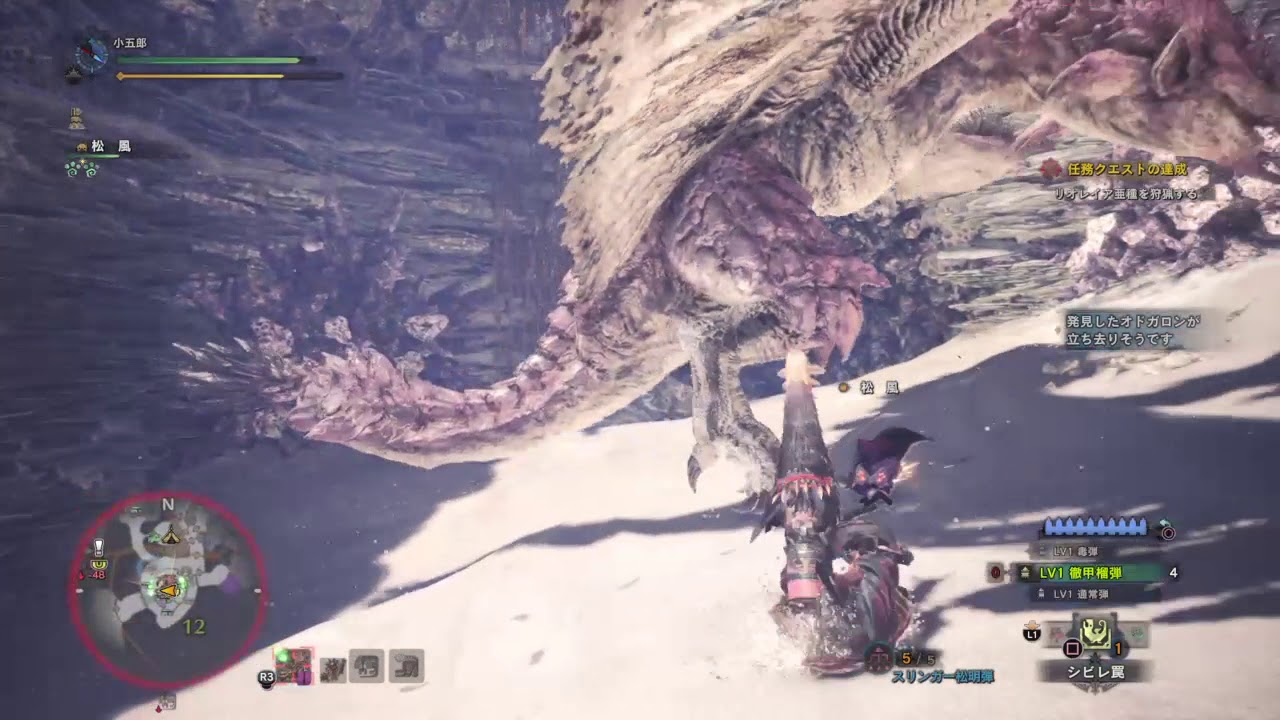This screenshot has height=720, width=1280.
Task: Click the exclamation mark marker on minimap
Action: click(99, 547)
